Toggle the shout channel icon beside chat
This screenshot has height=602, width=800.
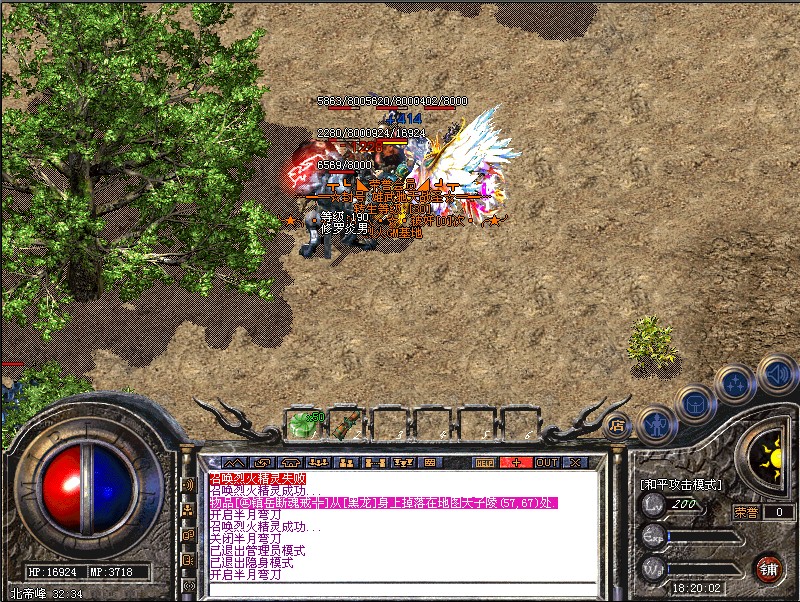189,486
